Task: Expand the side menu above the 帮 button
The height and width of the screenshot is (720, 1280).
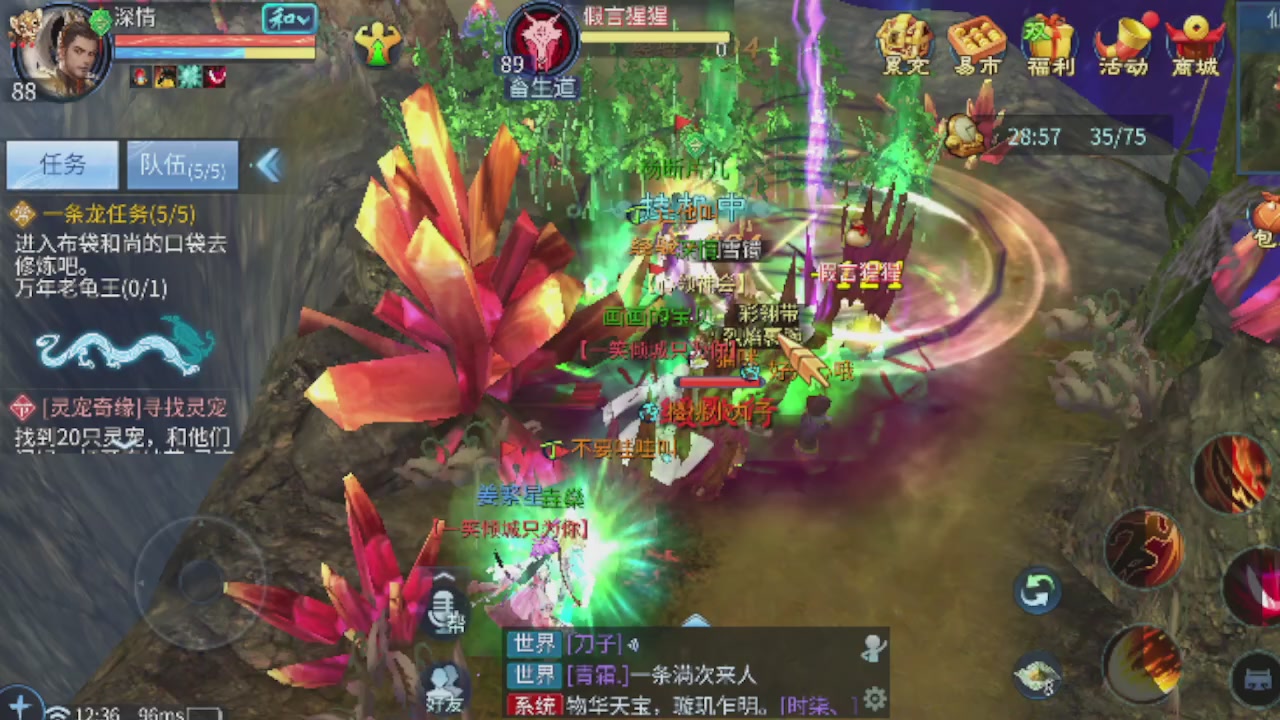Action: pyautogui.click(x=443, y=578)
